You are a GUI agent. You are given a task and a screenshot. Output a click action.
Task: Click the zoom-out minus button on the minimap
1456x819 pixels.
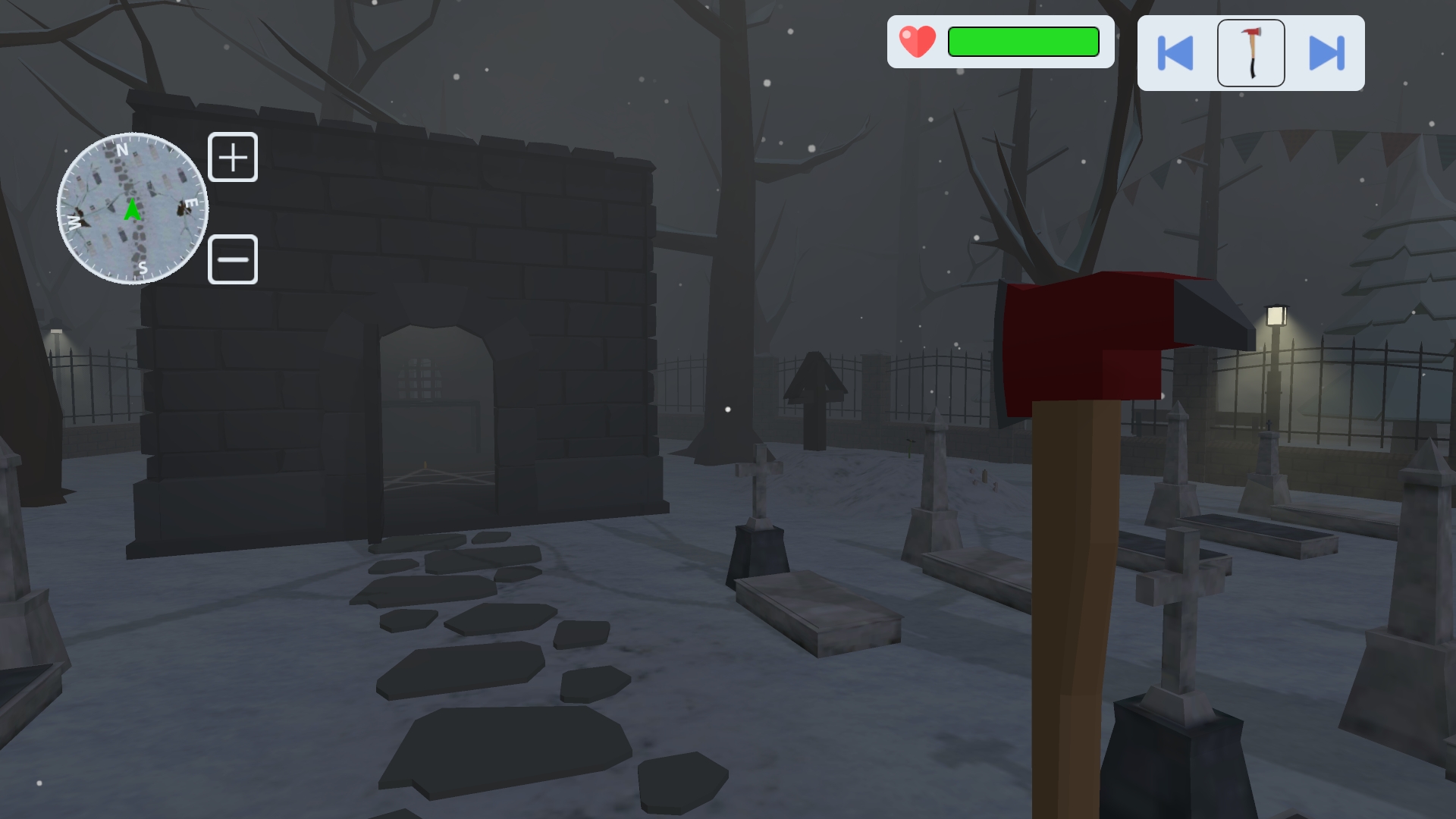click(x=233, y=259)
